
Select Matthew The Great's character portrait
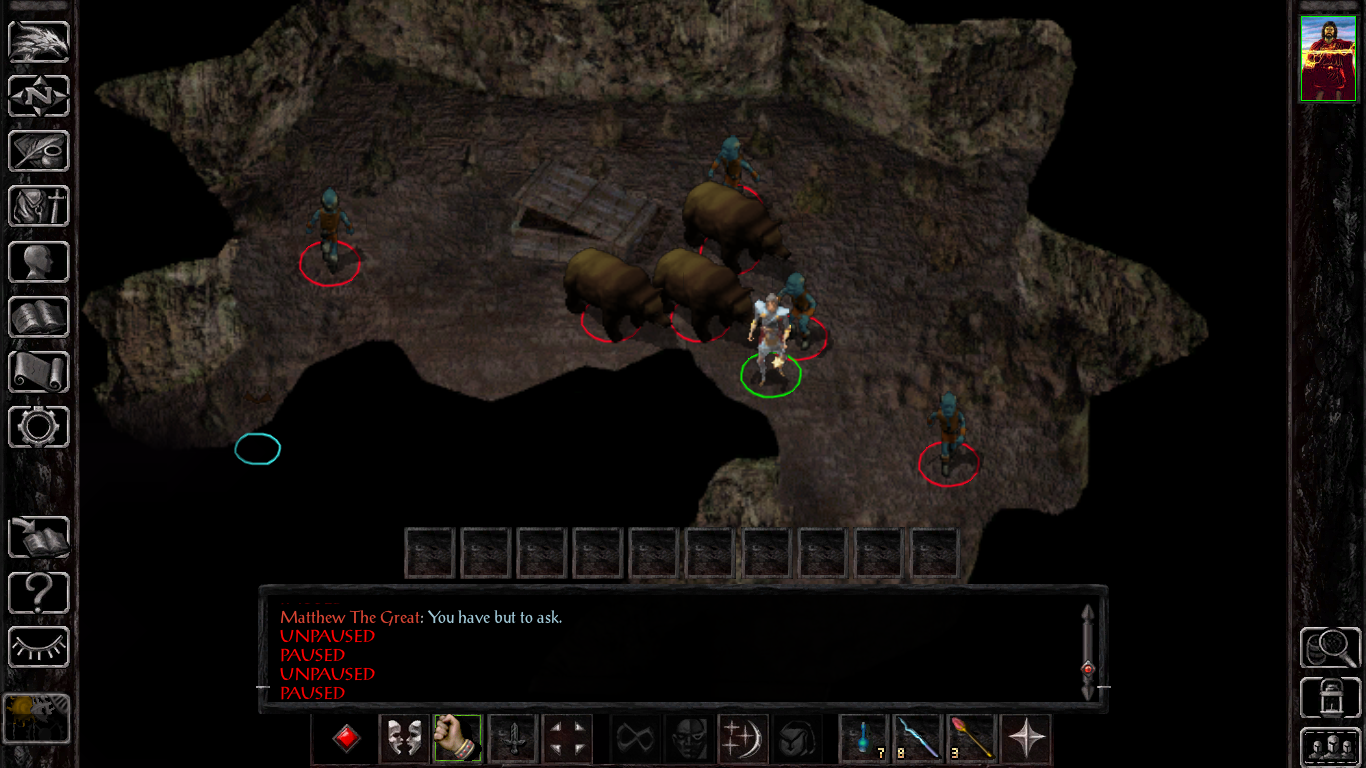click(1328, 58)
